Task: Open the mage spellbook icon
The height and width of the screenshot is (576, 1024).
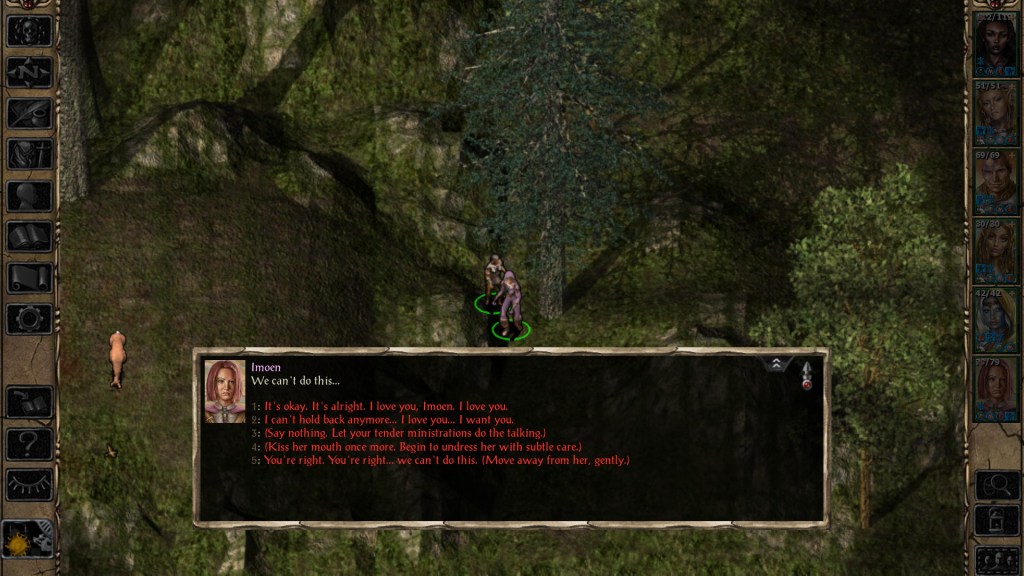Action: click(x=29, y=237)
